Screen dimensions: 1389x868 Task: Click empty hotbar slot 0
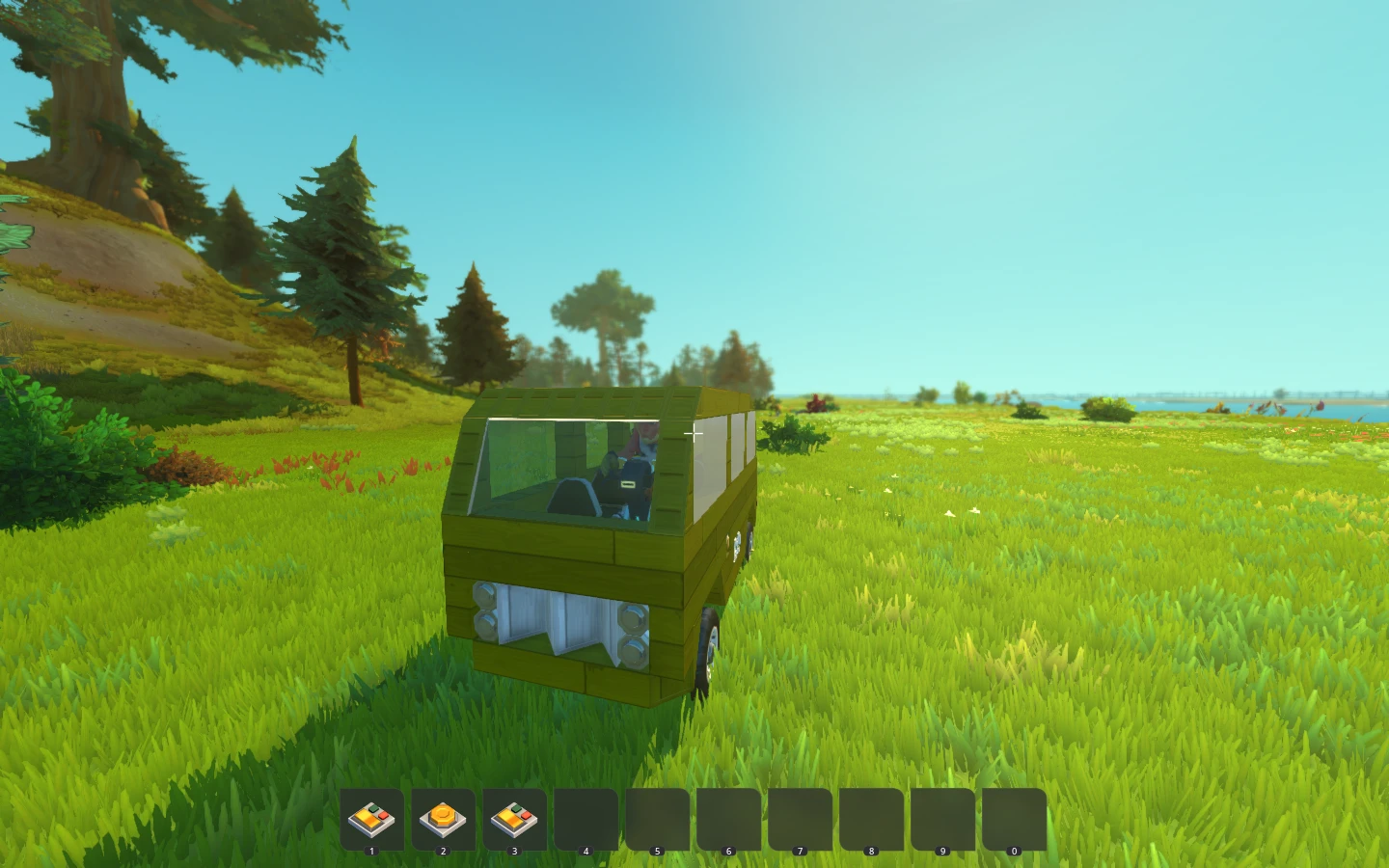click(x=1014, y=819)
